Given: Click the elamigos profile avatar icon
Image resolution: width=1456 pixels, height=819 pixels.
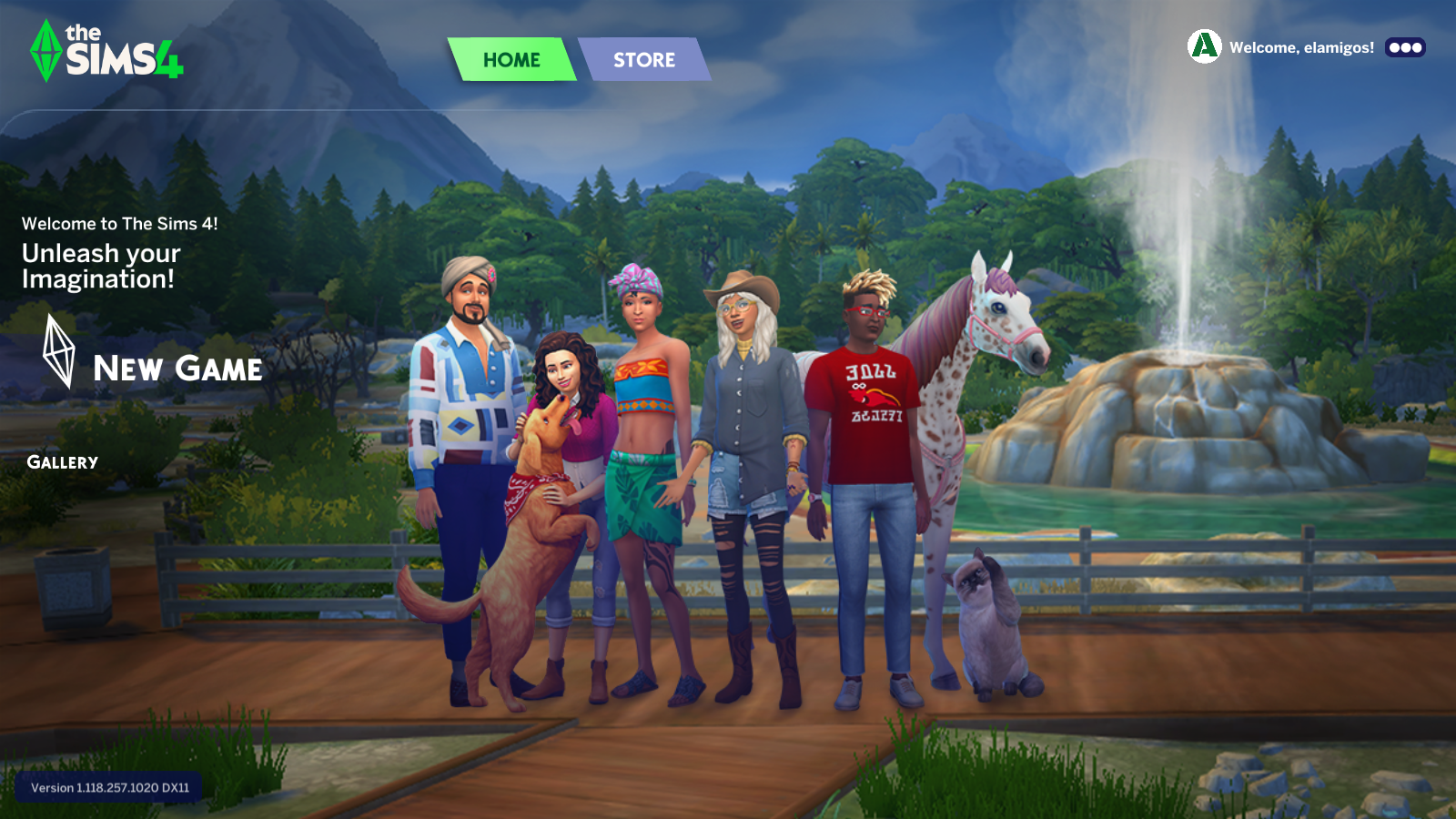Looking at the screenshot, I should click(1204, 46).
